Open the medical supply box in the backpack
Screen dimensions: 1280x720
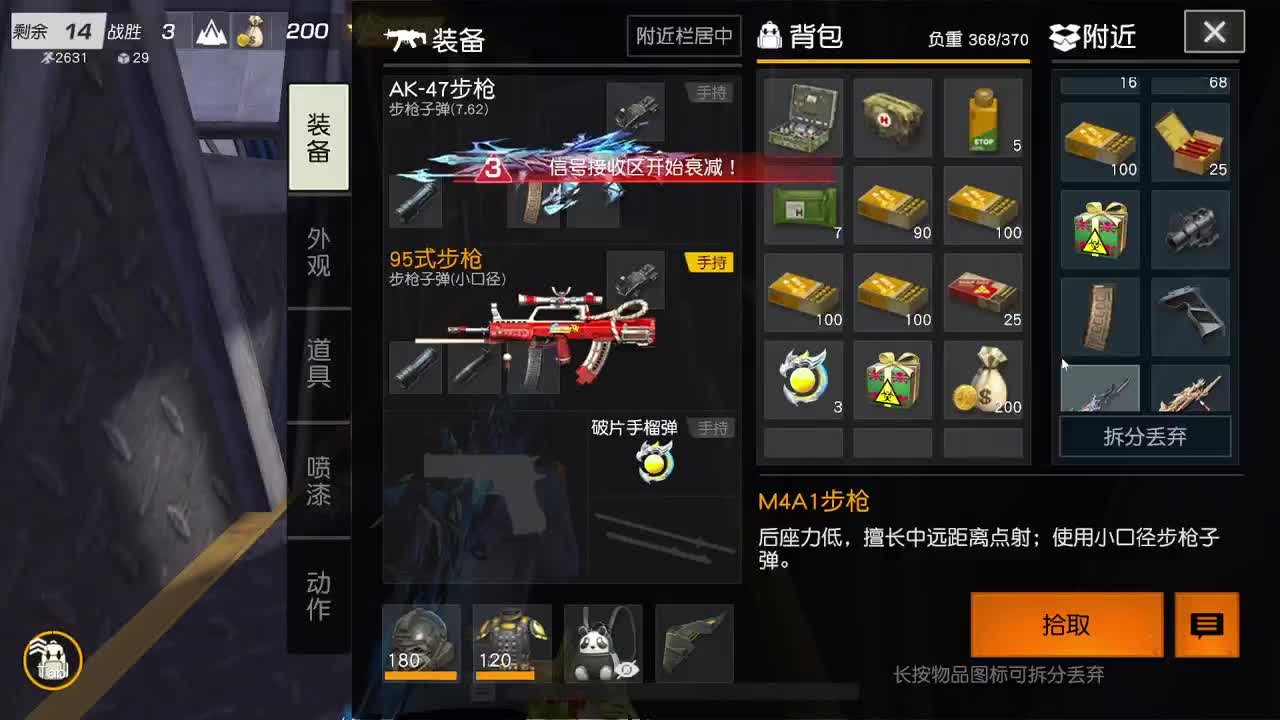pyautogui.click(x=804, y=118)
